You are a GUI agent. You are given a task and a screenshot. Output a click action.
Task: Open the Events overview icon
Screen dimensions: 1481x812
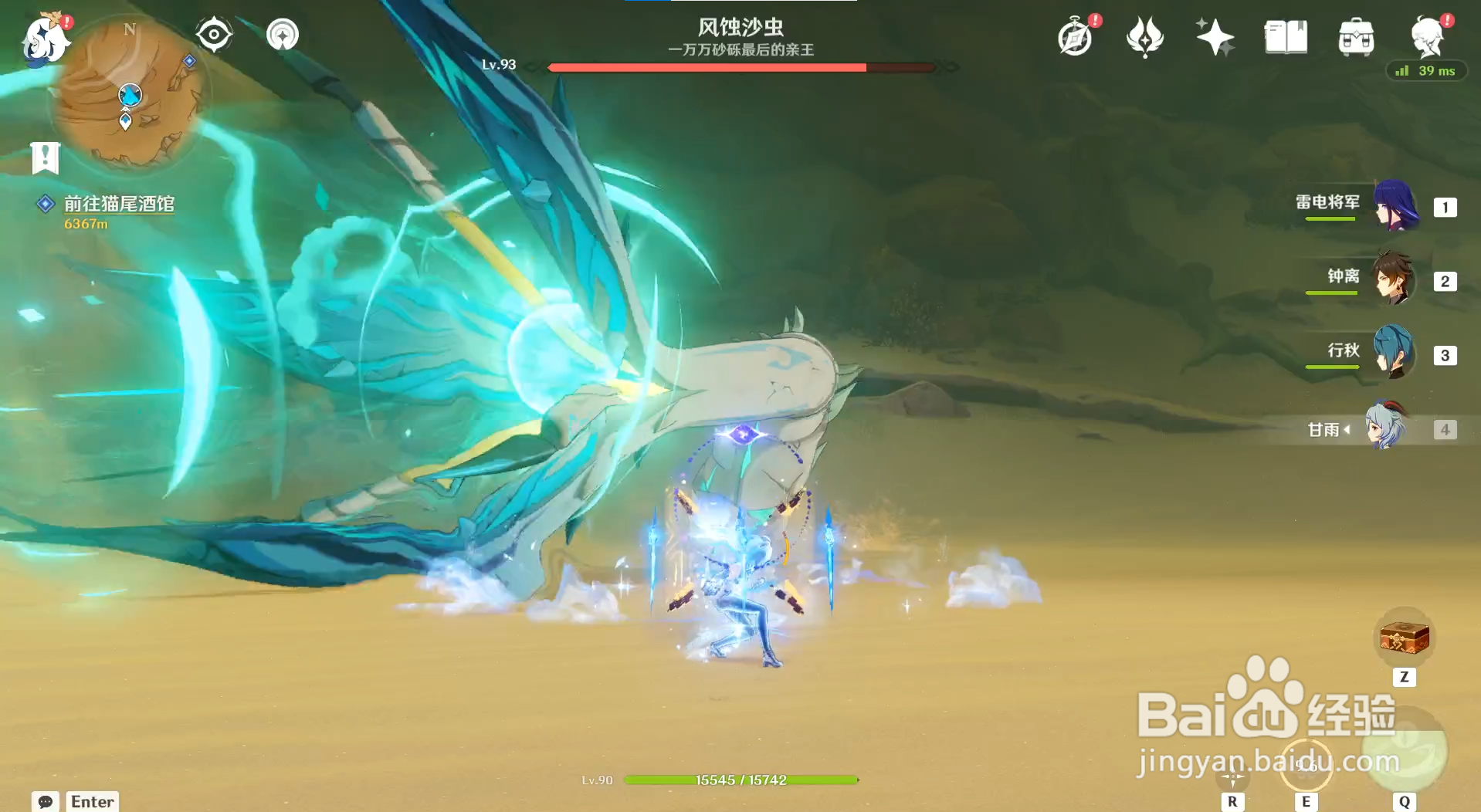tap(1076, 36)
